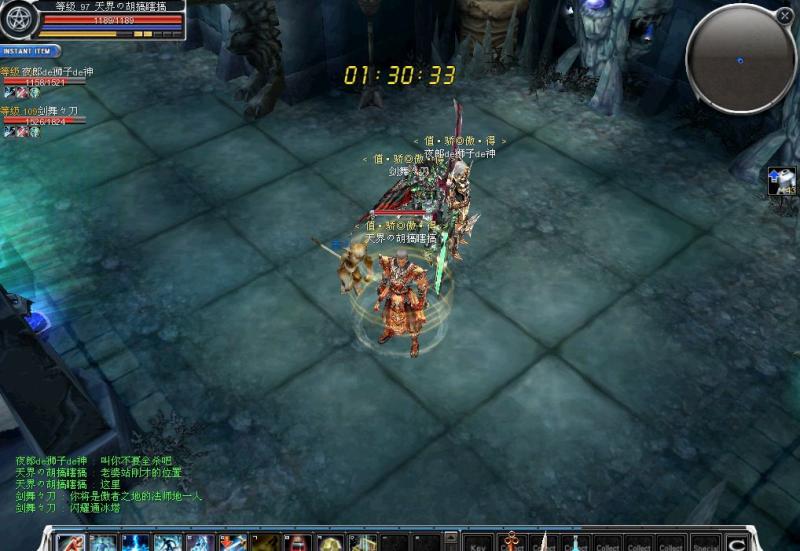Activate the first red skill in hotbar
800x551 pixels.
pyautogui.click(x=70, y=543)
